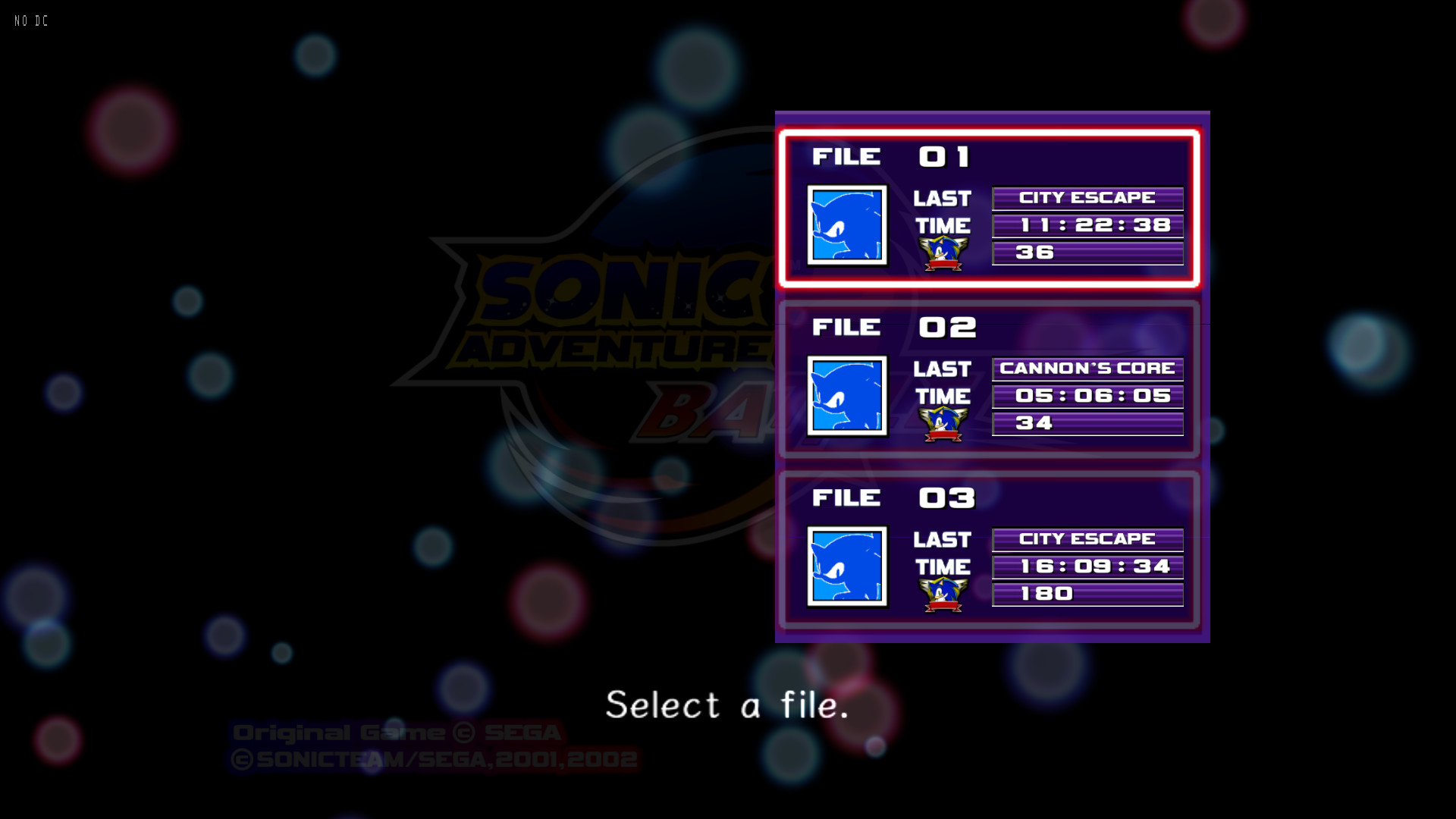Click the CANNON'S CORE label in File 02

click(1087, 369)
